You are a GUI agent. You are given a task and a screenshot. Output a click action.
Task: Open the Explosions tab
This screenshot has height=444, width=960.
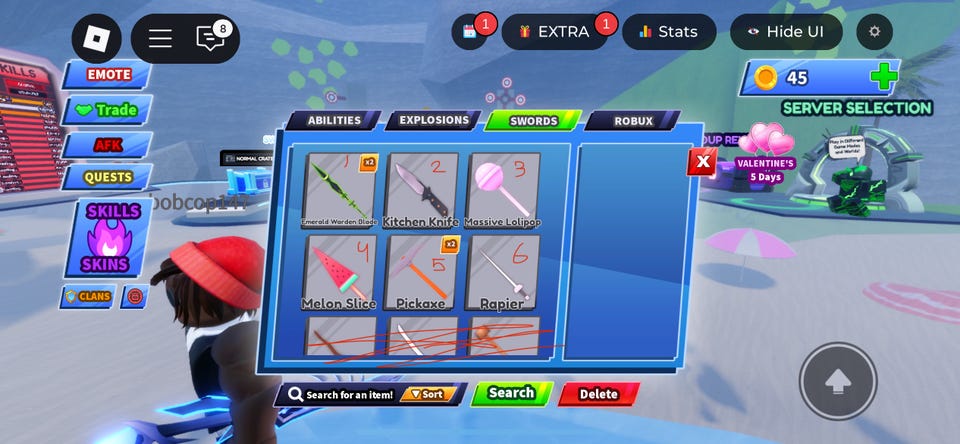point(434,121)
